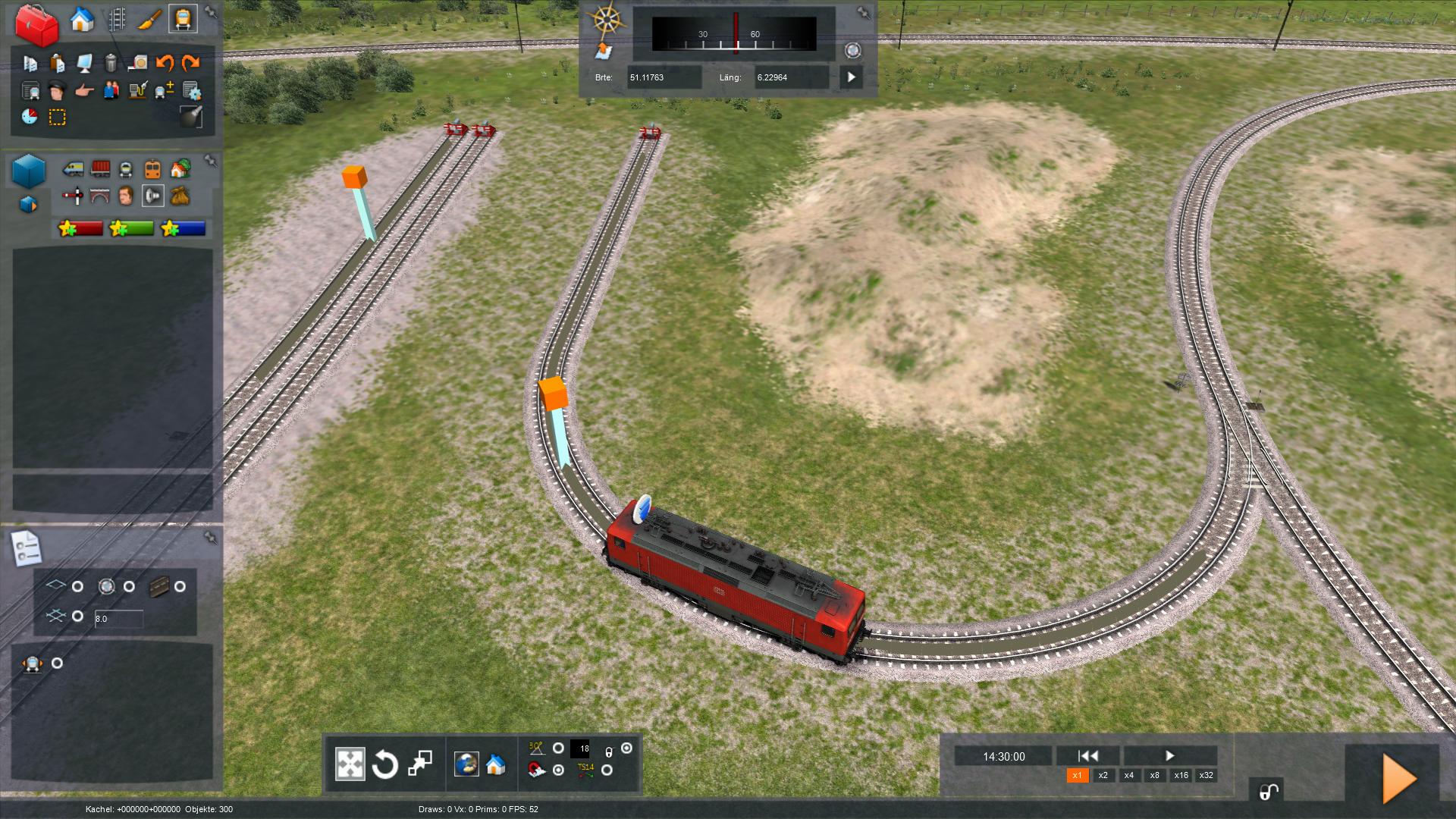Switch to the paintbrush terrain tool
Viewport: 1456px width, 819px height.
149,20
